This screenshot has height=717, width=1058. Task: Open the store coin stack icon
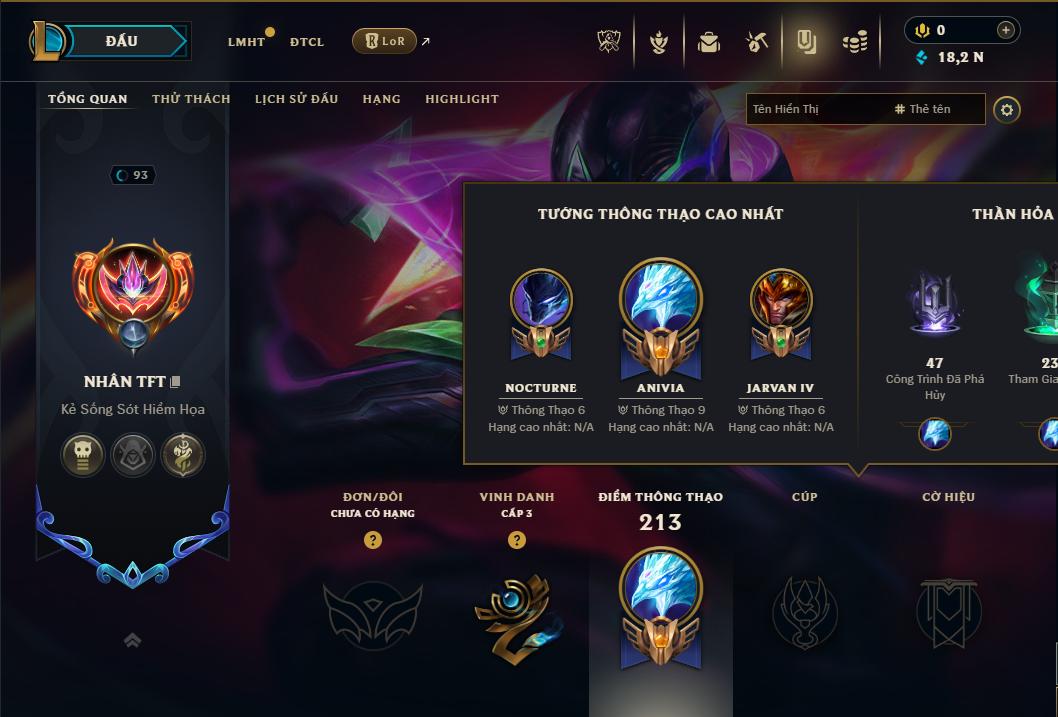point(855,42)
